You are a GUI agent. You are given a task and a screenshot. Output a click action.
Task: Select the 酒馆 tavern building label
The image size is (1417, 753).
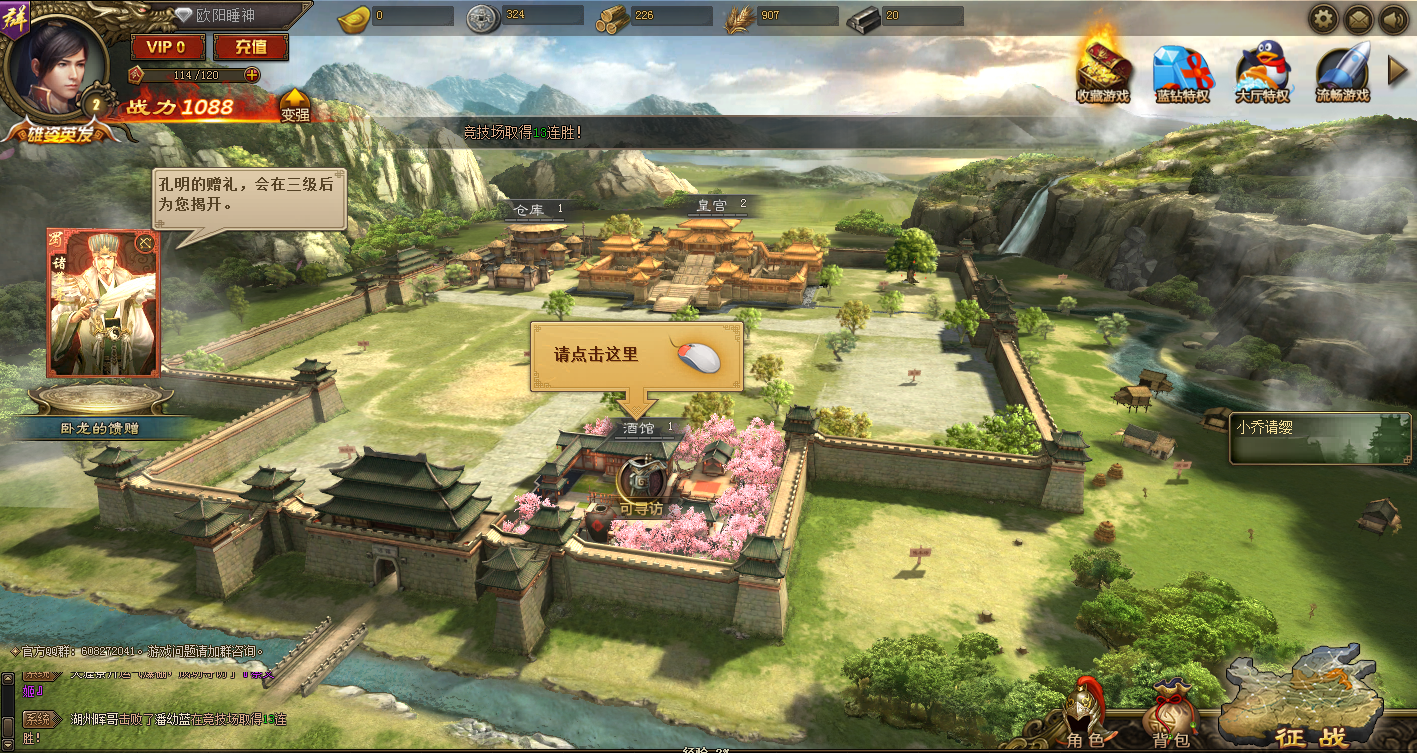(x=641, y=428)
